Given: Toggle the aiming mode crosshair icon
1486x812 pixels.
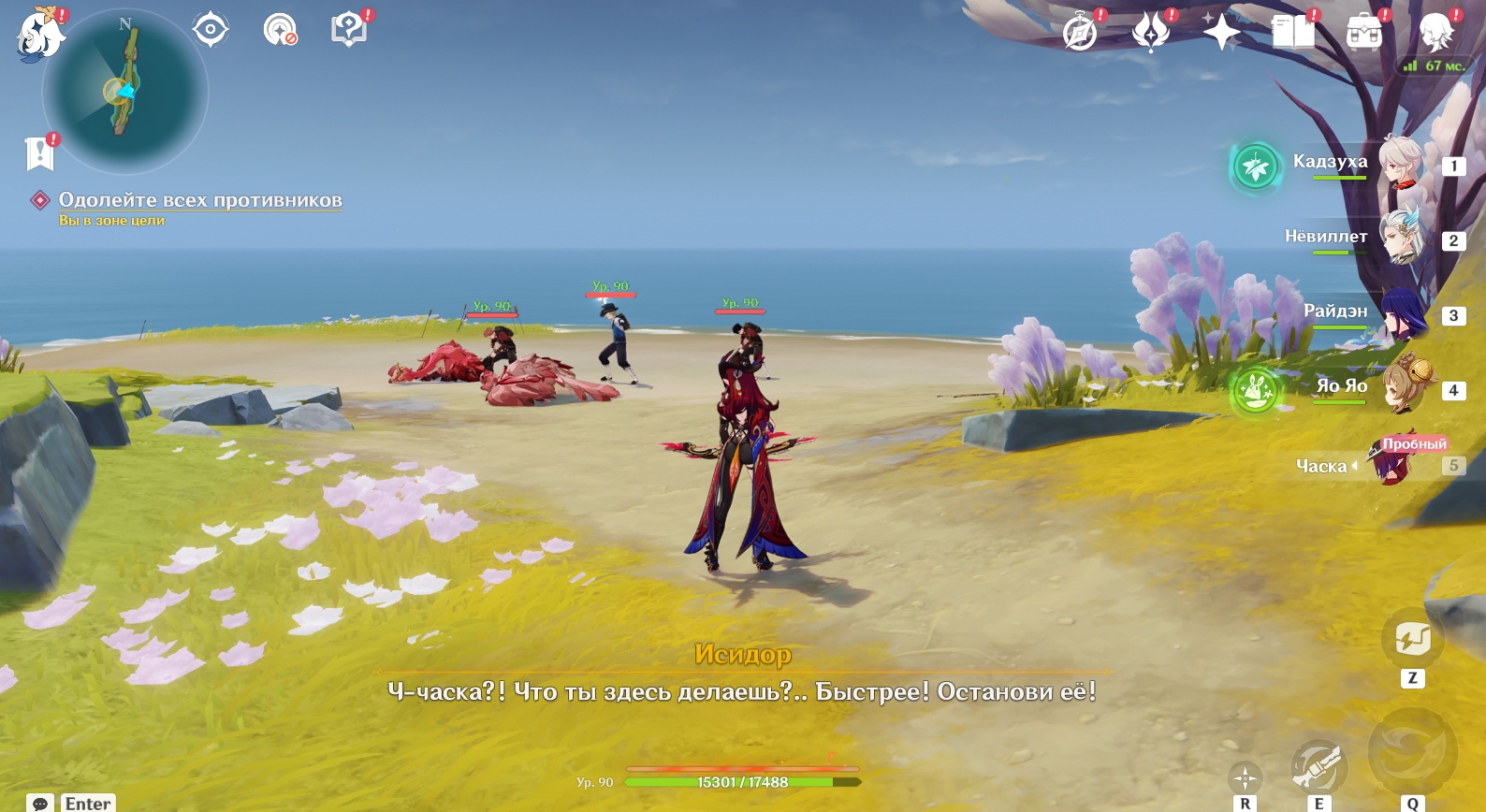Looking at the screenshot, I should coord(1245,777).
